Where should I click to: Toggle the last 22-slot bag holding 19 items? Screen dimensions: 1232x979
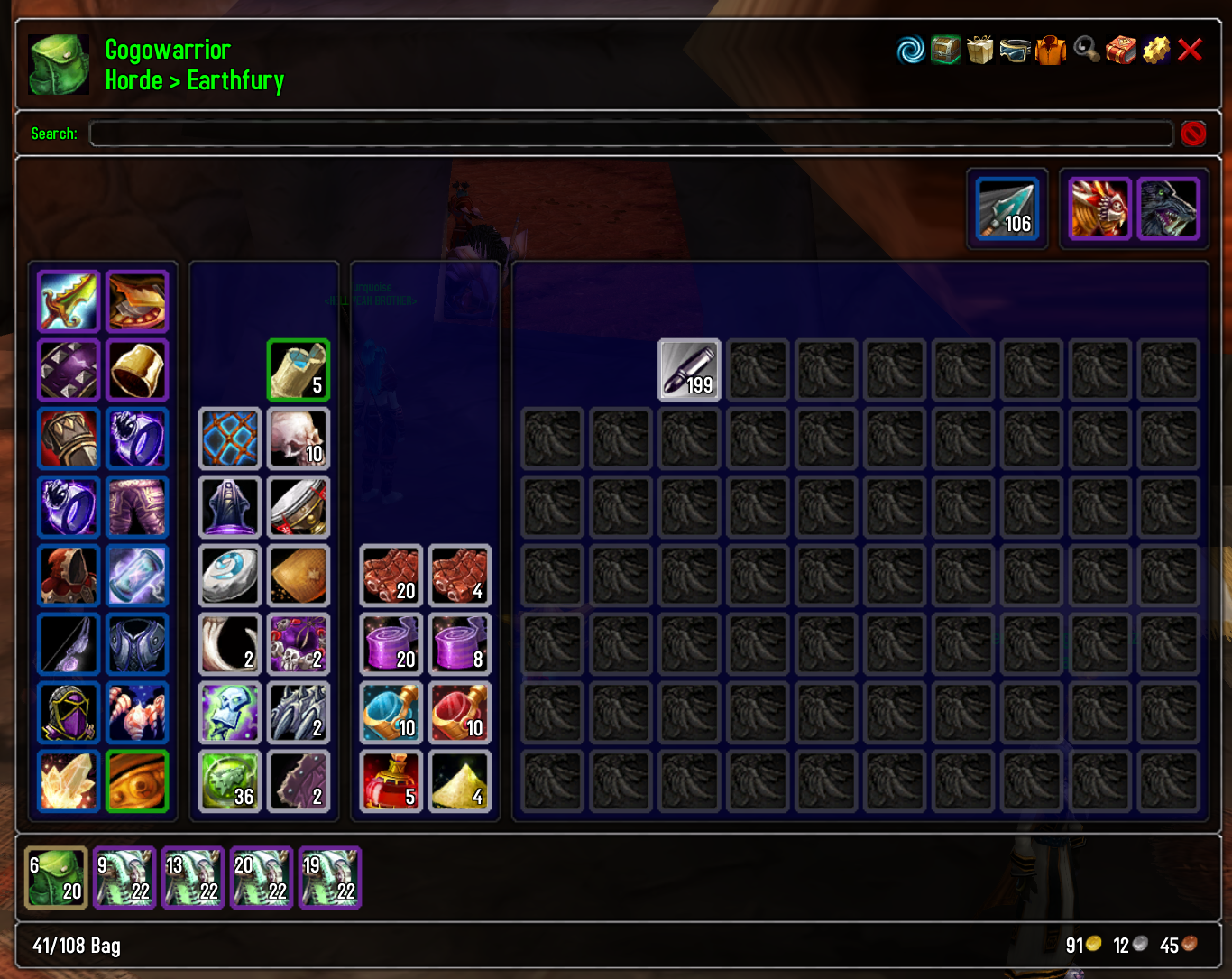click(330, 877)
